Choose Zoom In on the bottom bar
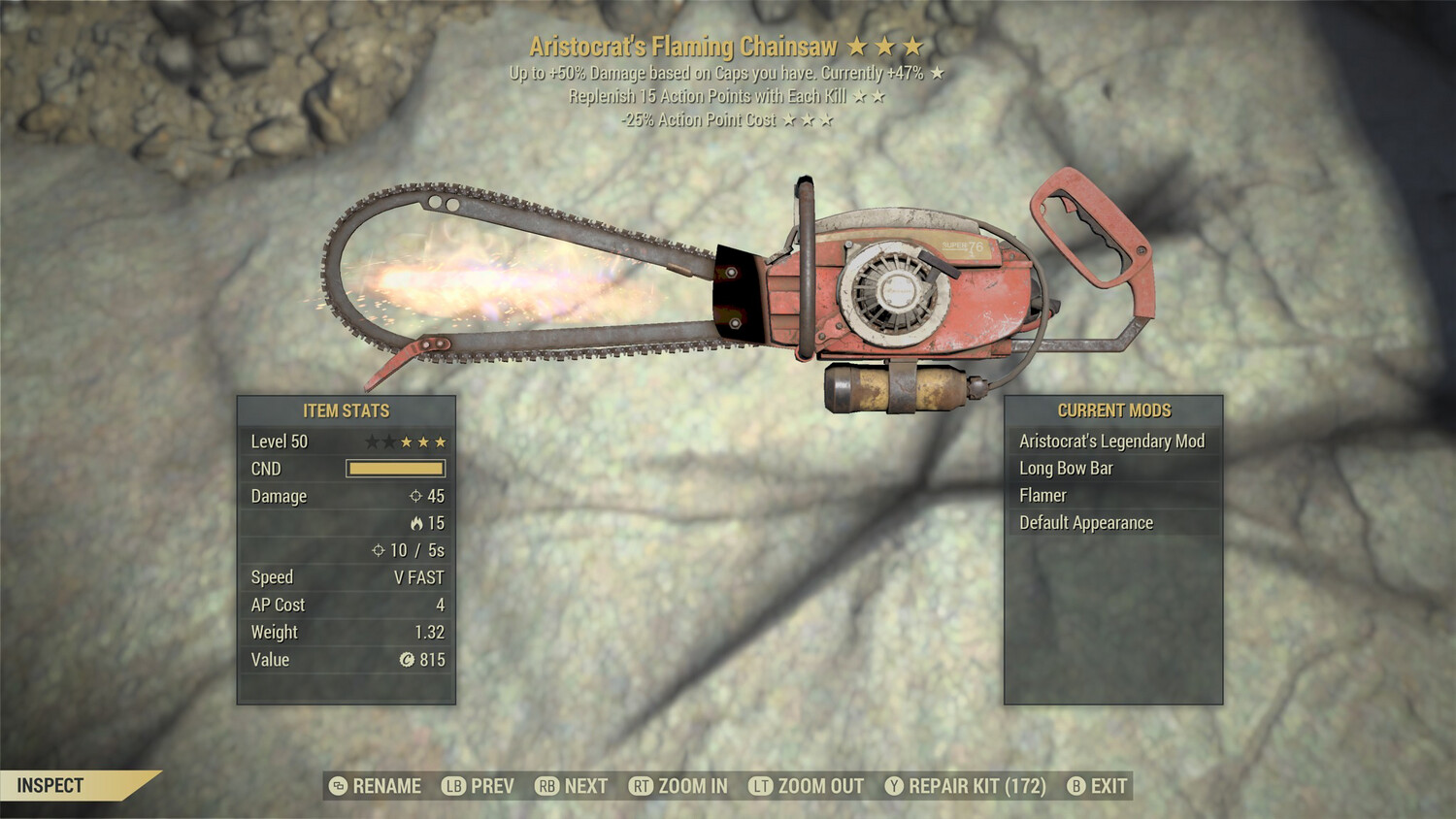 coord(678,786)
